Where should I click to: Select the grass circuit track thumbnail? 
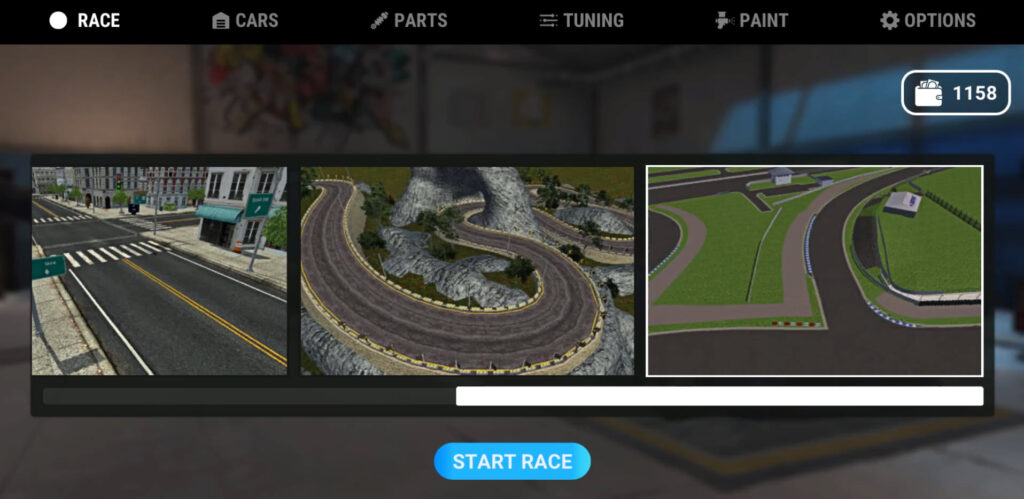814,271
